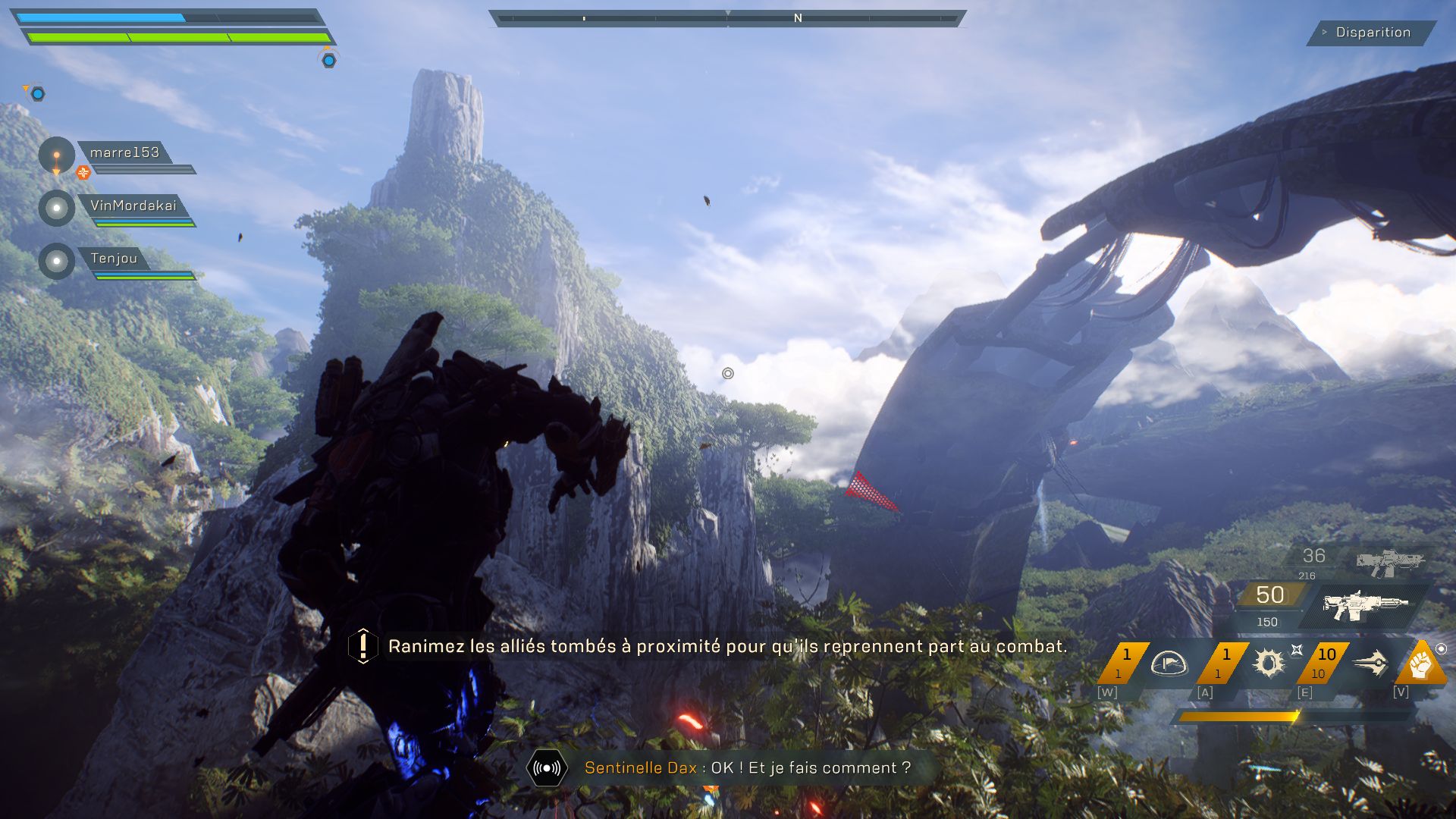Select squad member VinMordakai
This screenshot has height=819, width=1456.
[x=133, y=206]
